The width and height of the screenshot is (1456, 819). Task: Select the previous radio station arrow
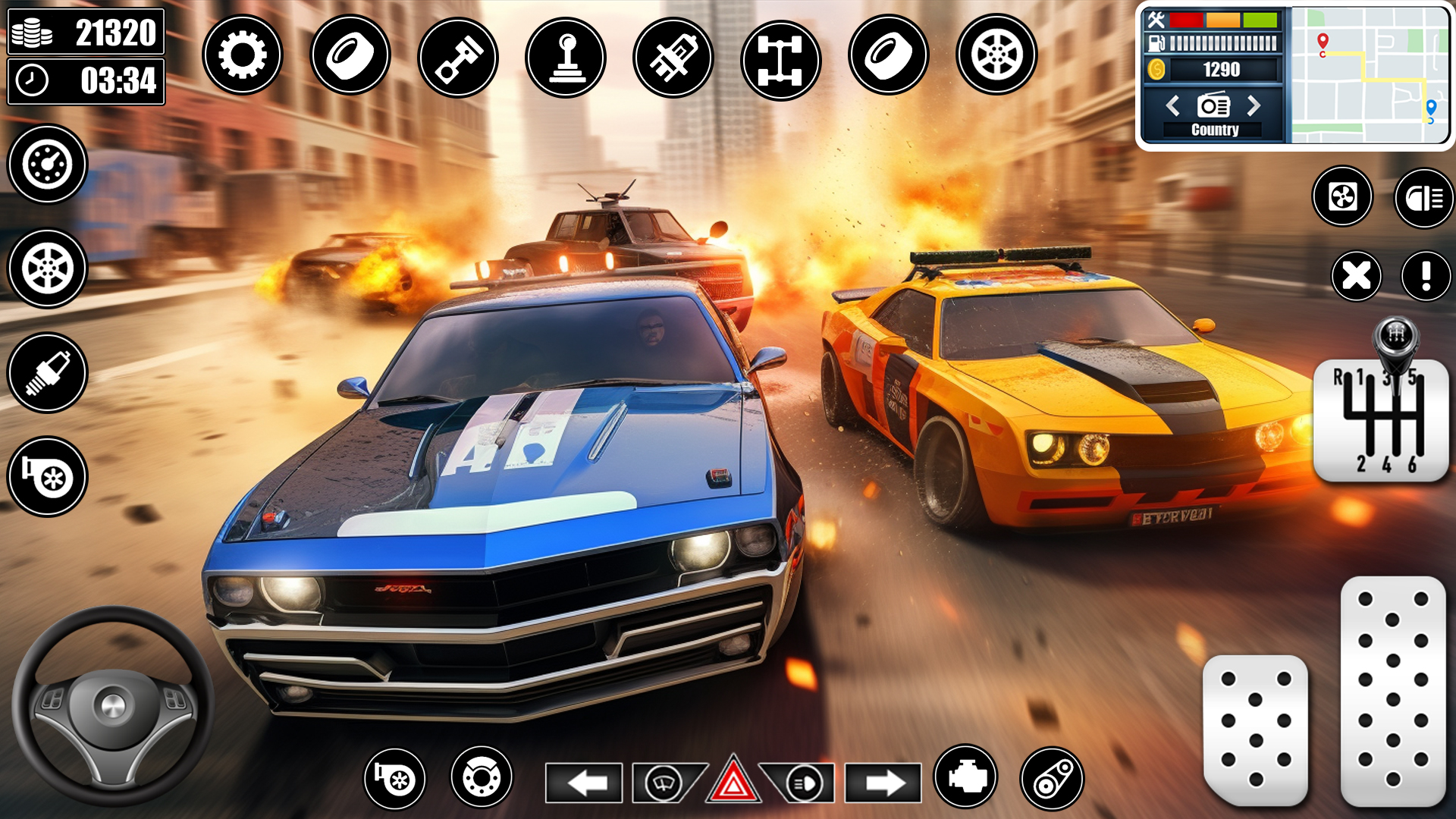pyautogui.click(x=1174, y=106)
